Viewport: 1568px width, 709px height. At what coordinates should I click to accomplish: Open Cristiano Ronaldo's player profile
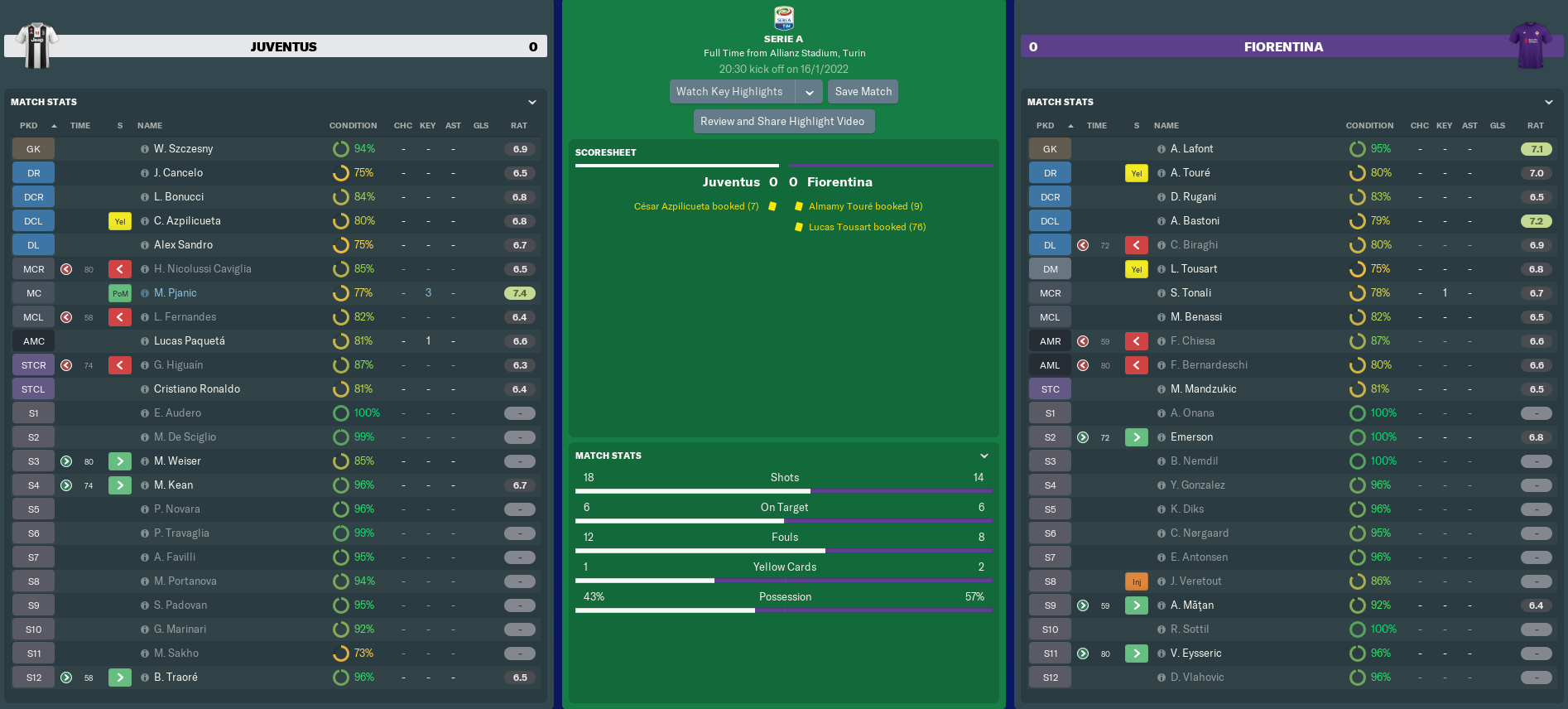tap(197, 389)
